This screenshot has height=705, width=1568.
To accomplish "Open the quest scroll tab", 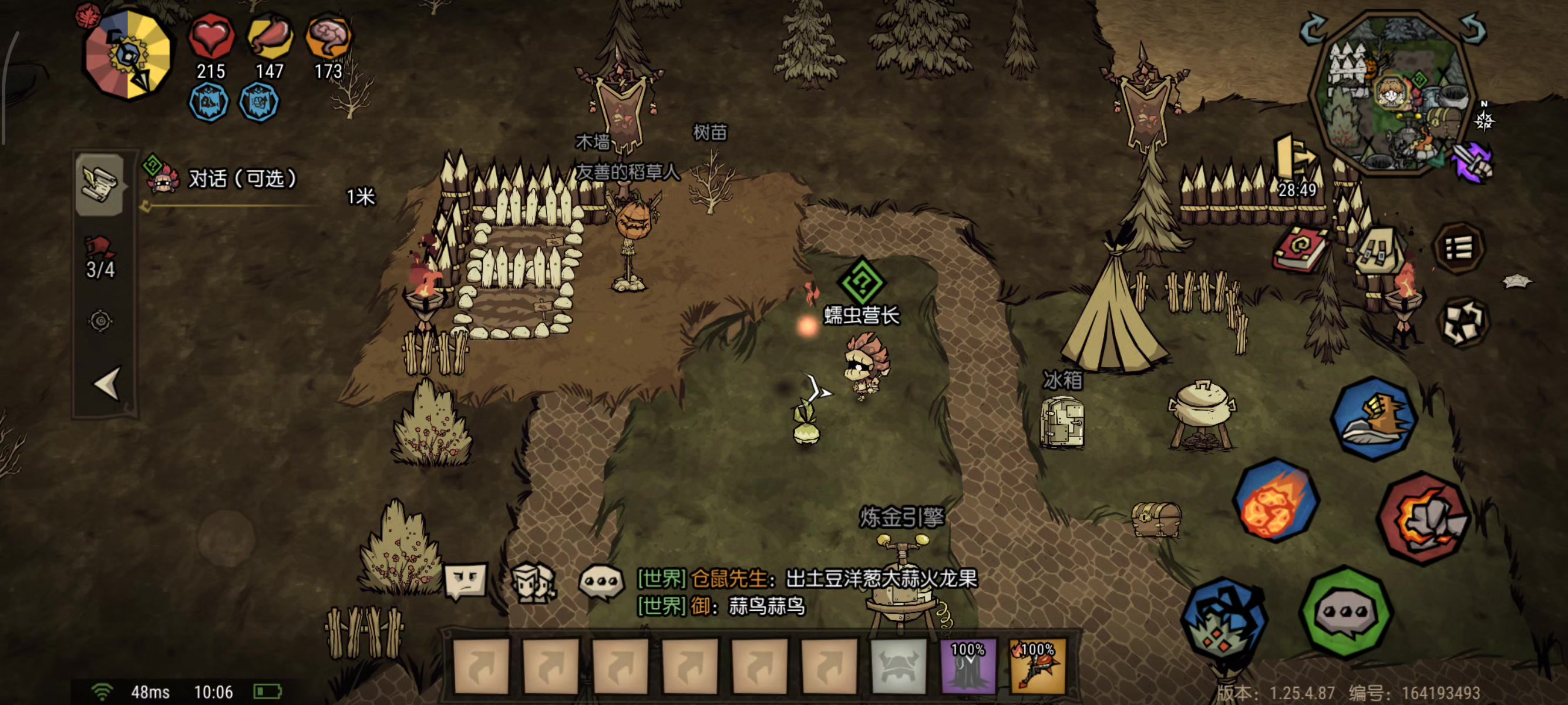I will (100, 184).
